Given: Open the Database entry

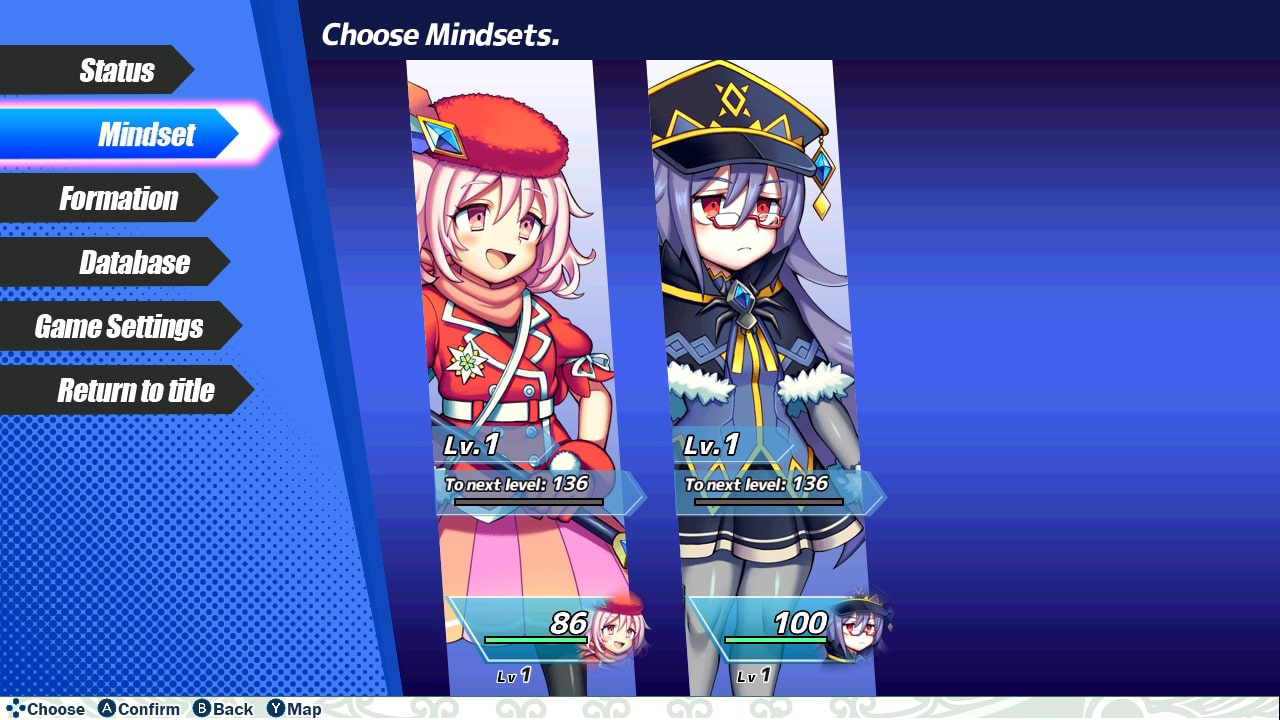Looking at the screenshot, I should tap(135, 262).
